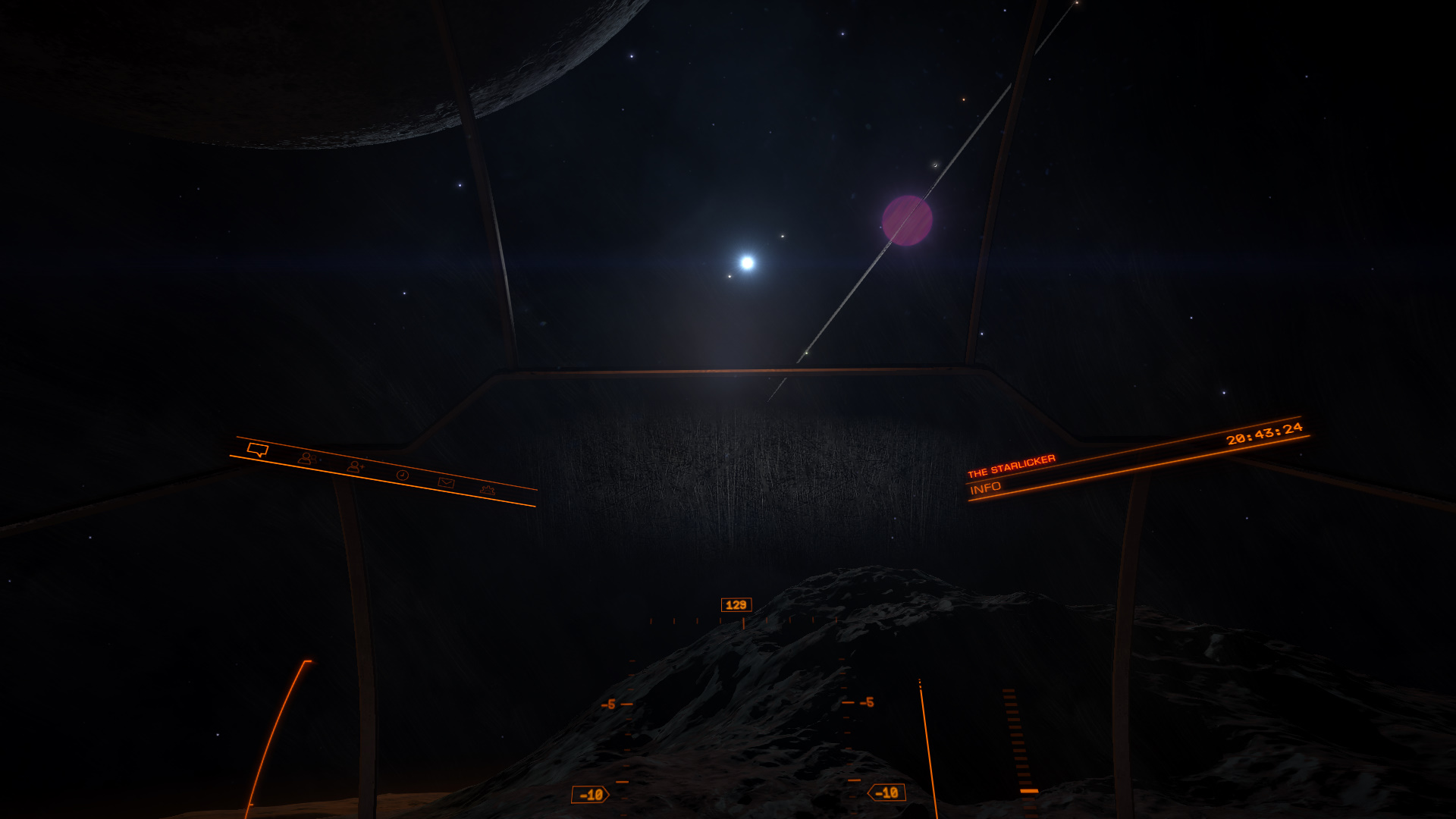Show the clock history tab
This screenshot has height=819, width=1456.
[x=403, y=475]
